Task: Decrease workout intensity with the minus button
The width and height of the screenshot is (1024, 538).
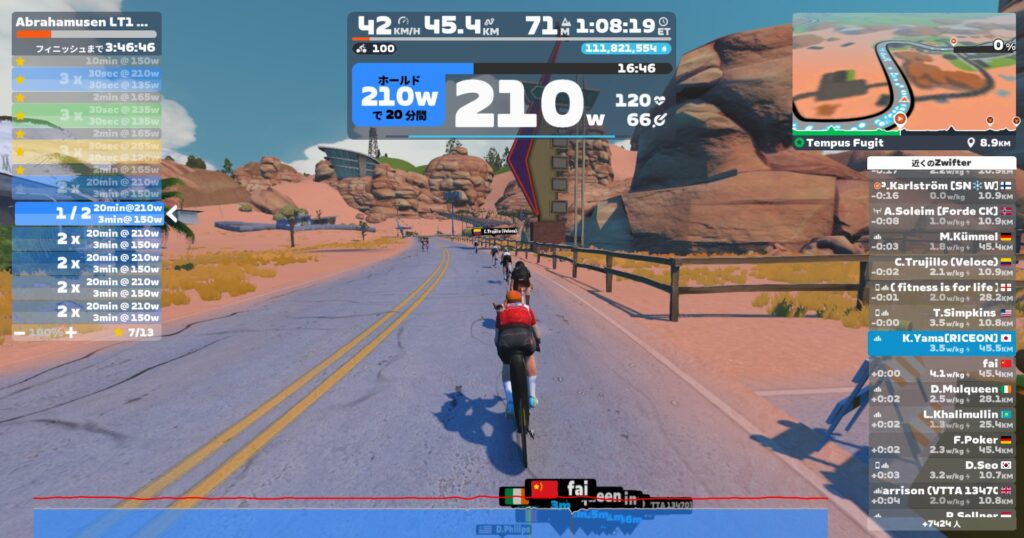Action: coord(20,331)
